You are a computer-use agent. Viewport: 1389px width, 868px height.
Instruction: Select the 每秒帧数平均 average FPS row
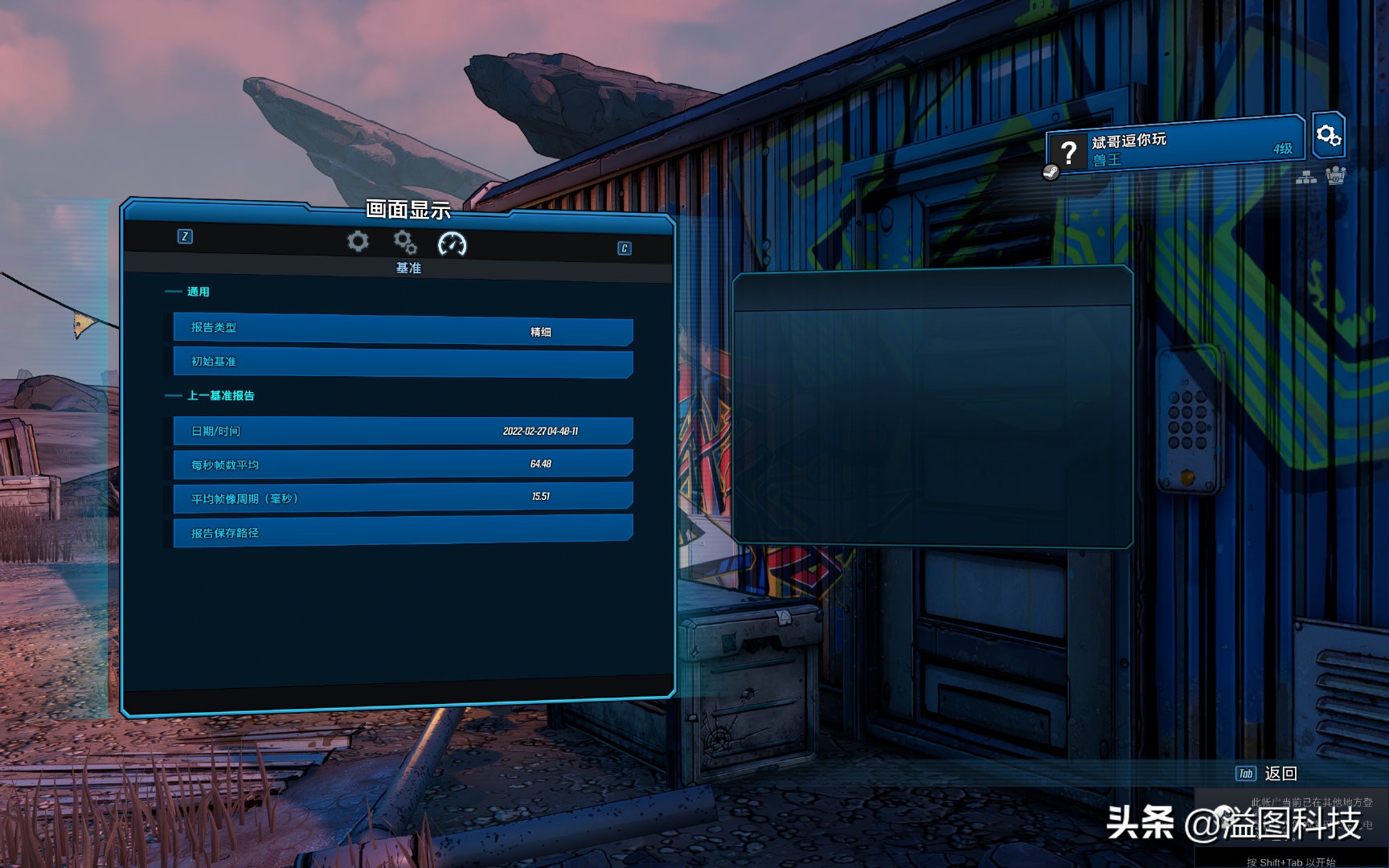(x=403, y=465)
